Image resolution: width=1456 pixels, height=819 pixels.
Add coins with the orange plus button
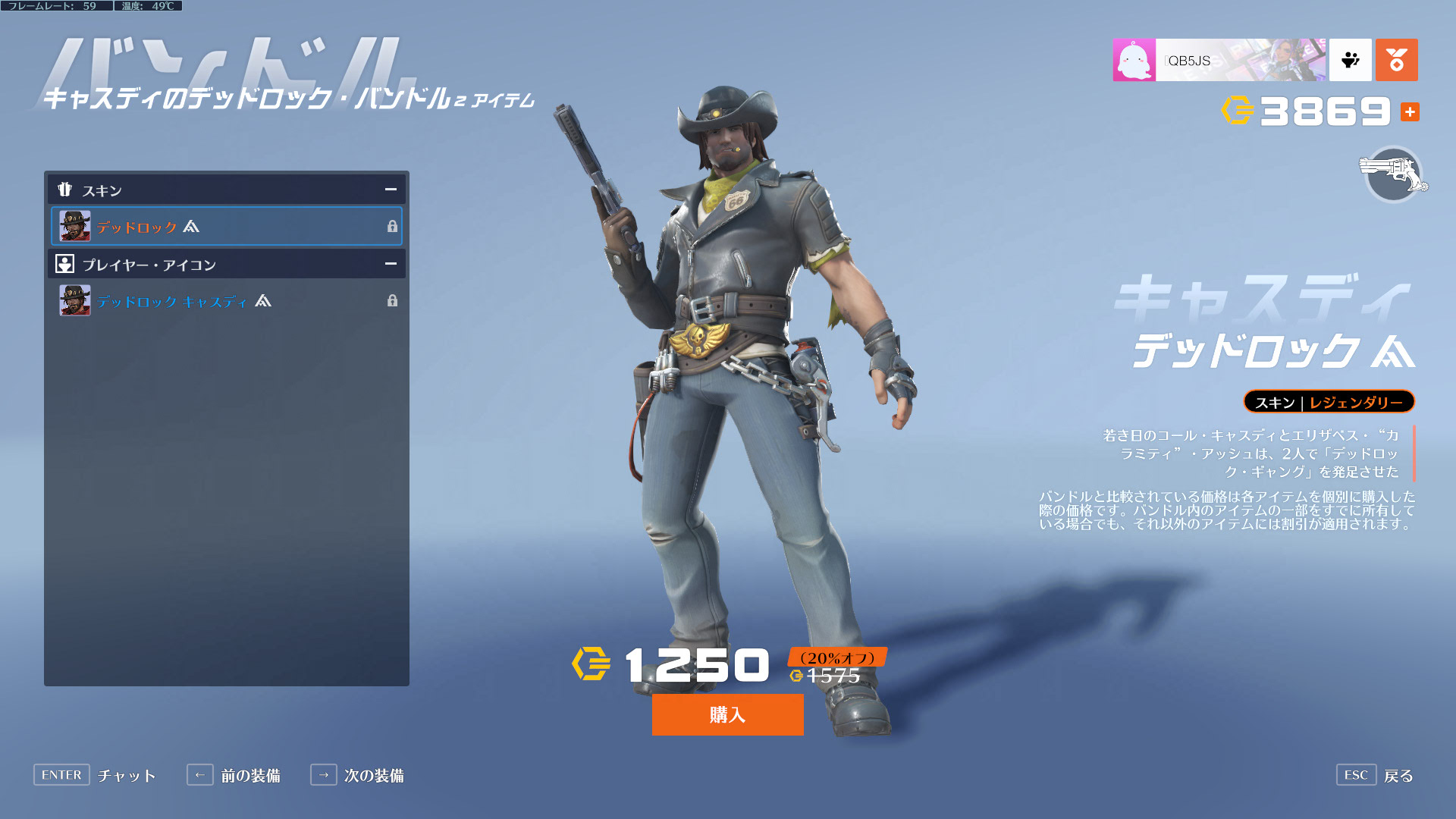[1410, 112]
